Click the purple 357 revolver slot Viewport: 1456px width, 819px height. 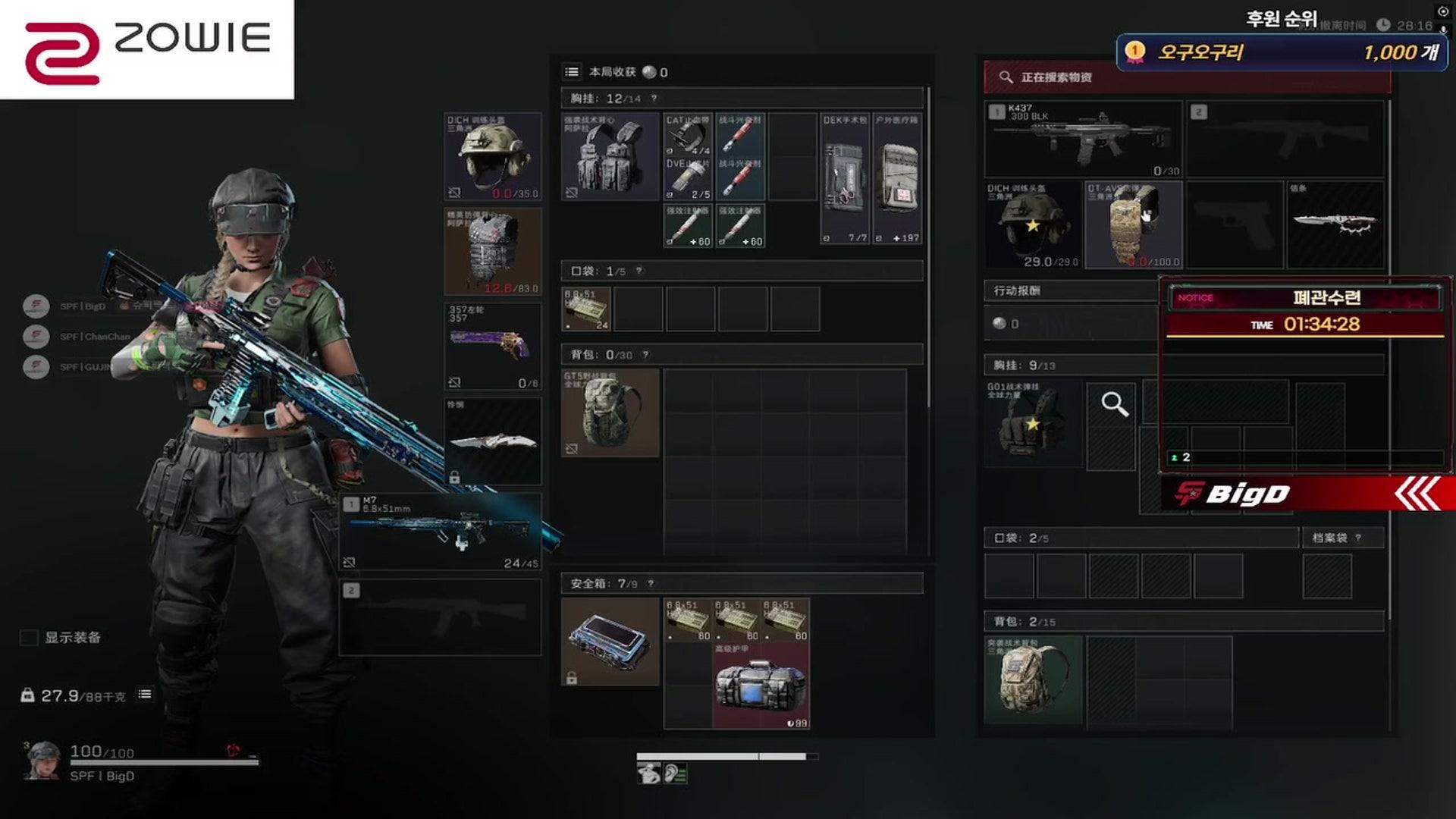coord(492,346)
